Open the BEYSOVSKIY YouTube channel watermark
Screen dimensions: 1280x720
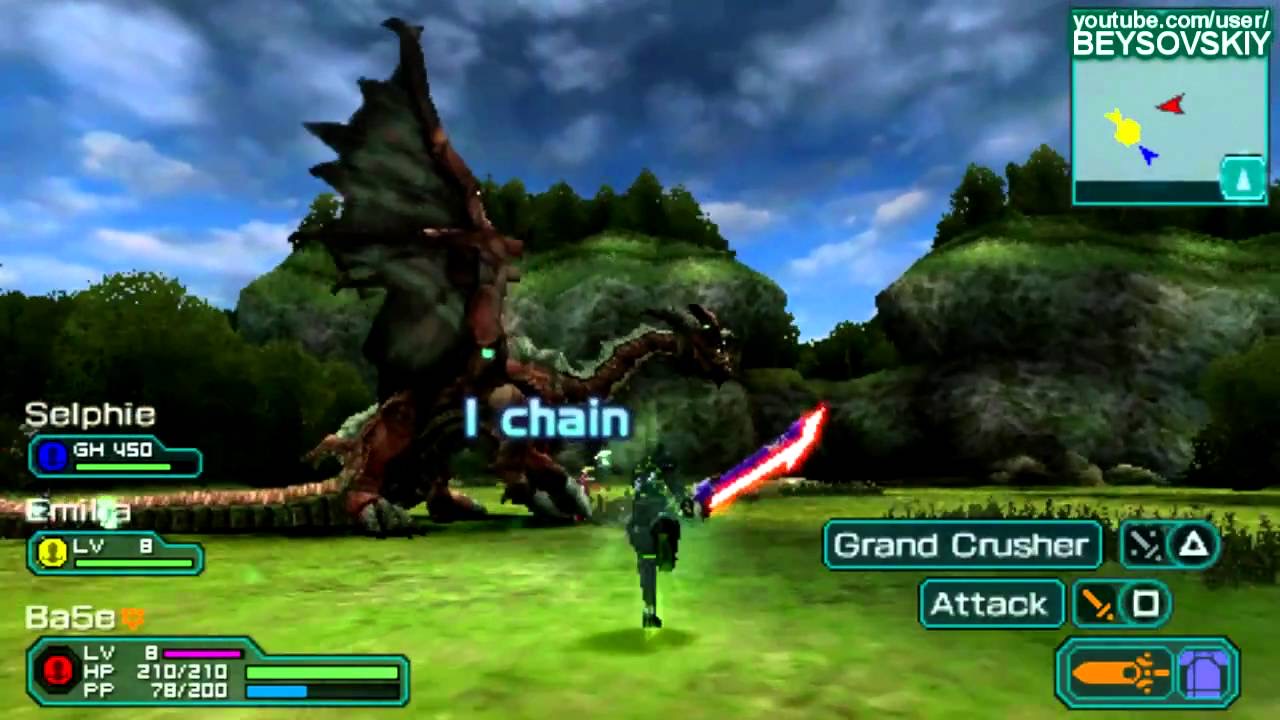pos(1170,32)
